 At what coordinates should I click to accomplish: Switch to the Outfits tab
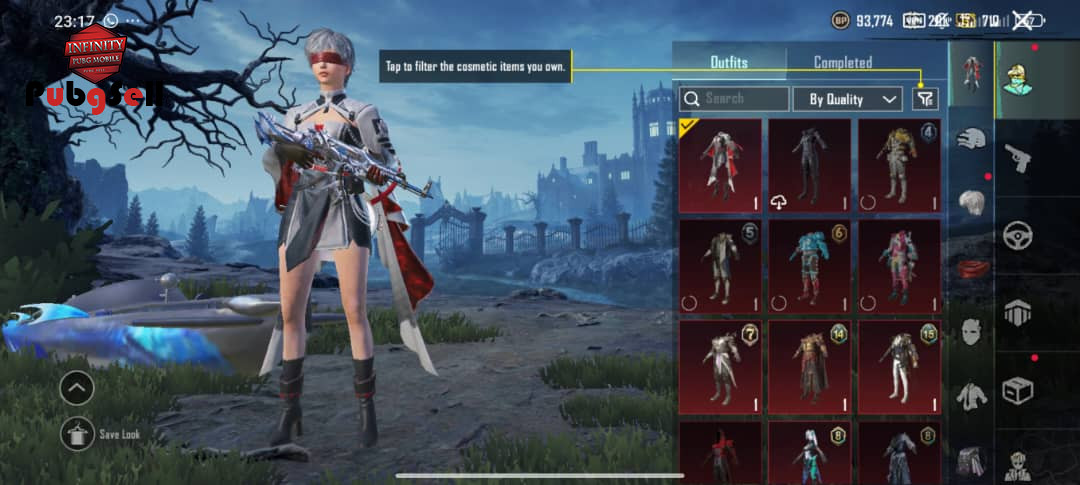[729, 62]
